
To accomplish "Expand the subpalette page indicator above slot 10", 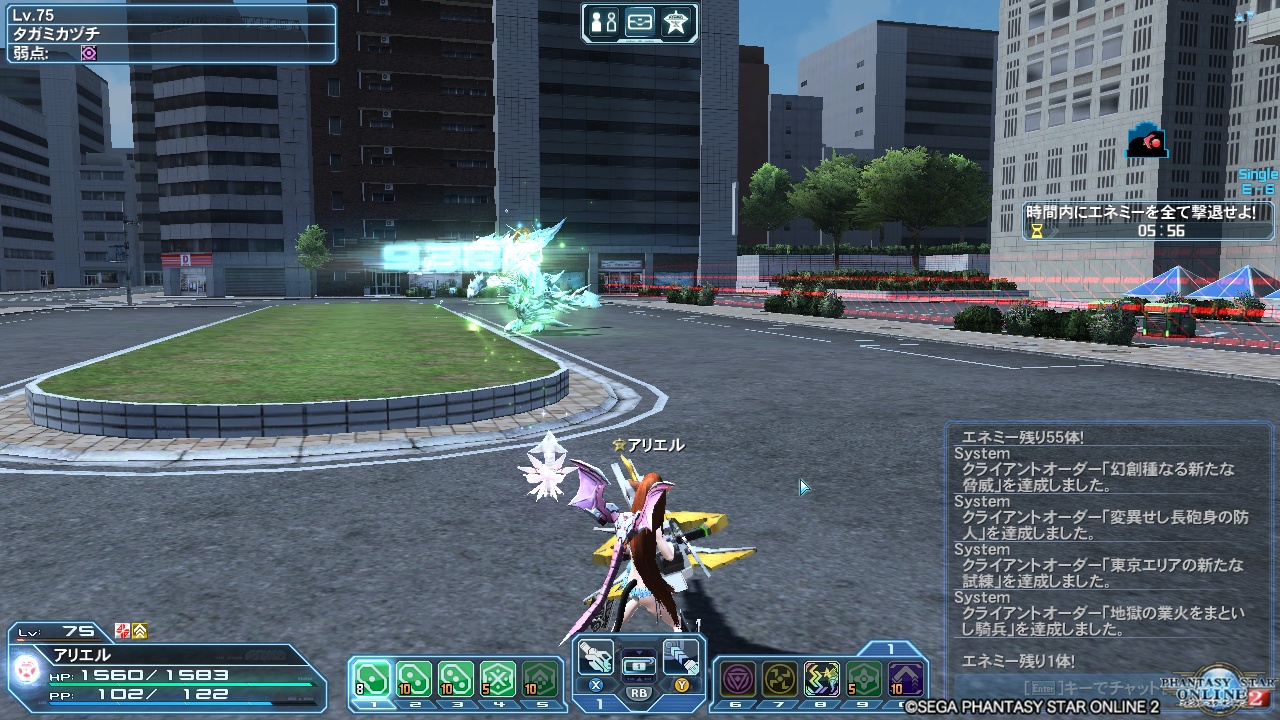I will [890, 648].
